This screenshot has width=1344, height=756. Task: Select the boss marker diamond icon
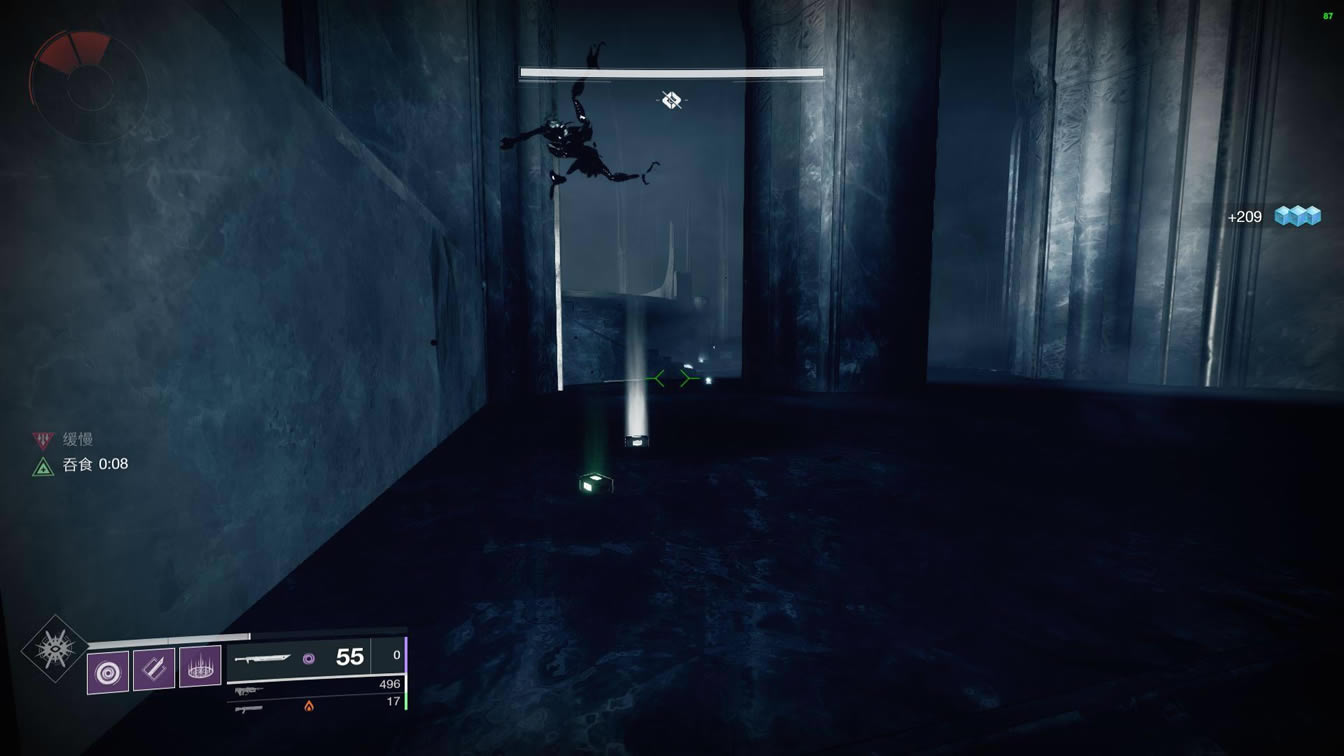(672, 100)
